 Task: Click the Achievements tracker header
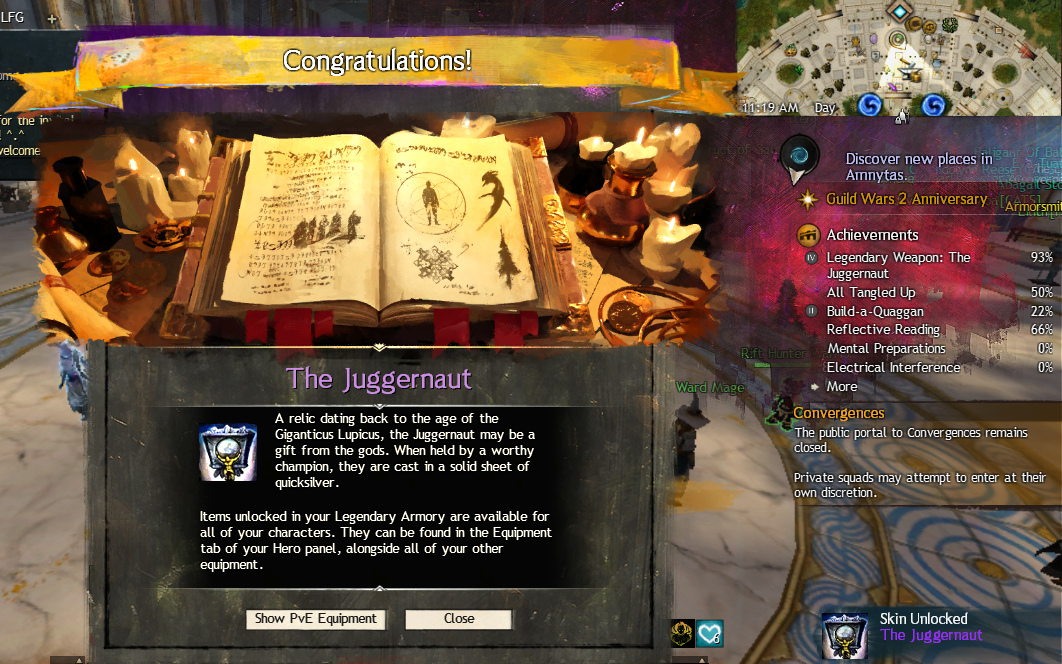(871, 235)
